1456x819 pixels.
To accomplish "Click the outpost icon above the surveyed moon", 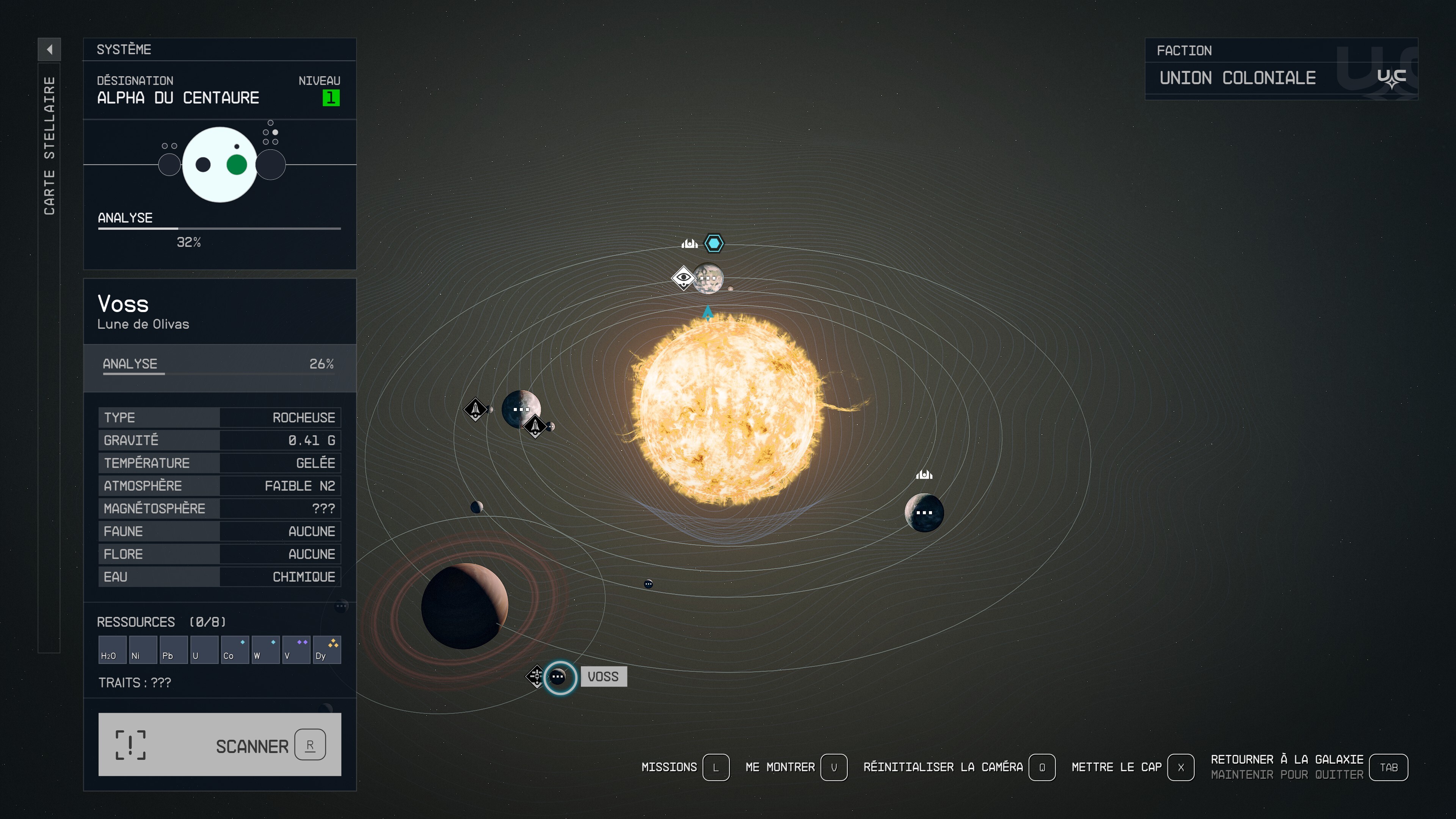I will pos(690,243).
